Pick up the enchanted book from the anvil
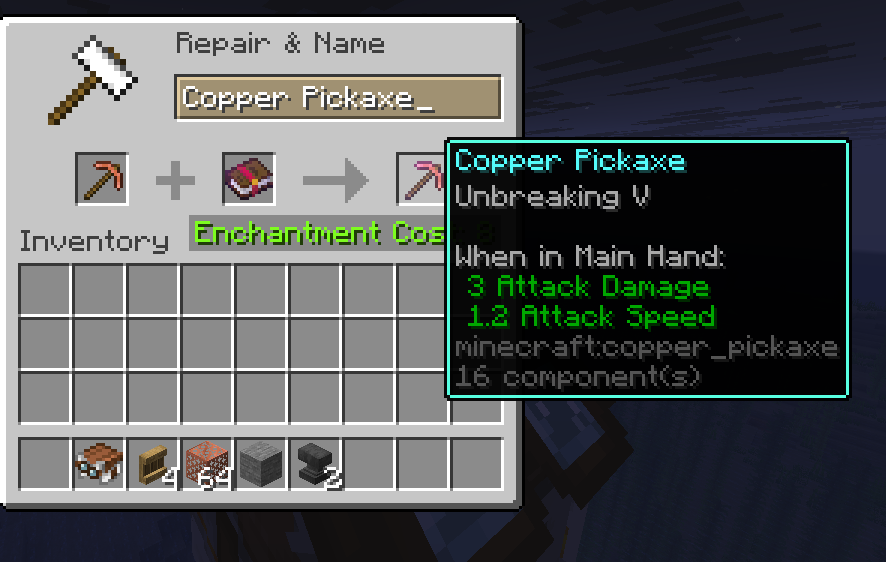The image size is (886, 562). tap(248, 179)
